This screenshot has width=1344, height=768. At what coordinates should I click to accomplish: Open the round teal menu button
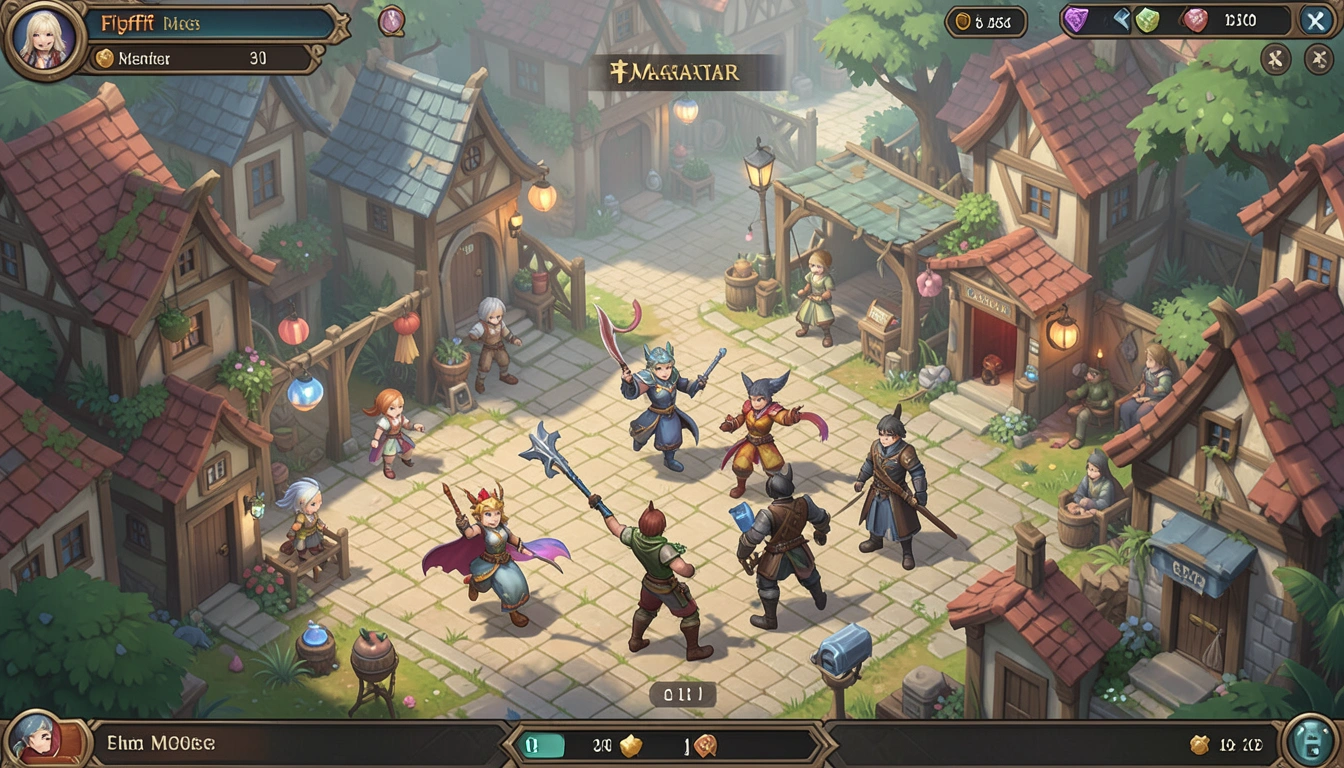tap(1310, 743)
